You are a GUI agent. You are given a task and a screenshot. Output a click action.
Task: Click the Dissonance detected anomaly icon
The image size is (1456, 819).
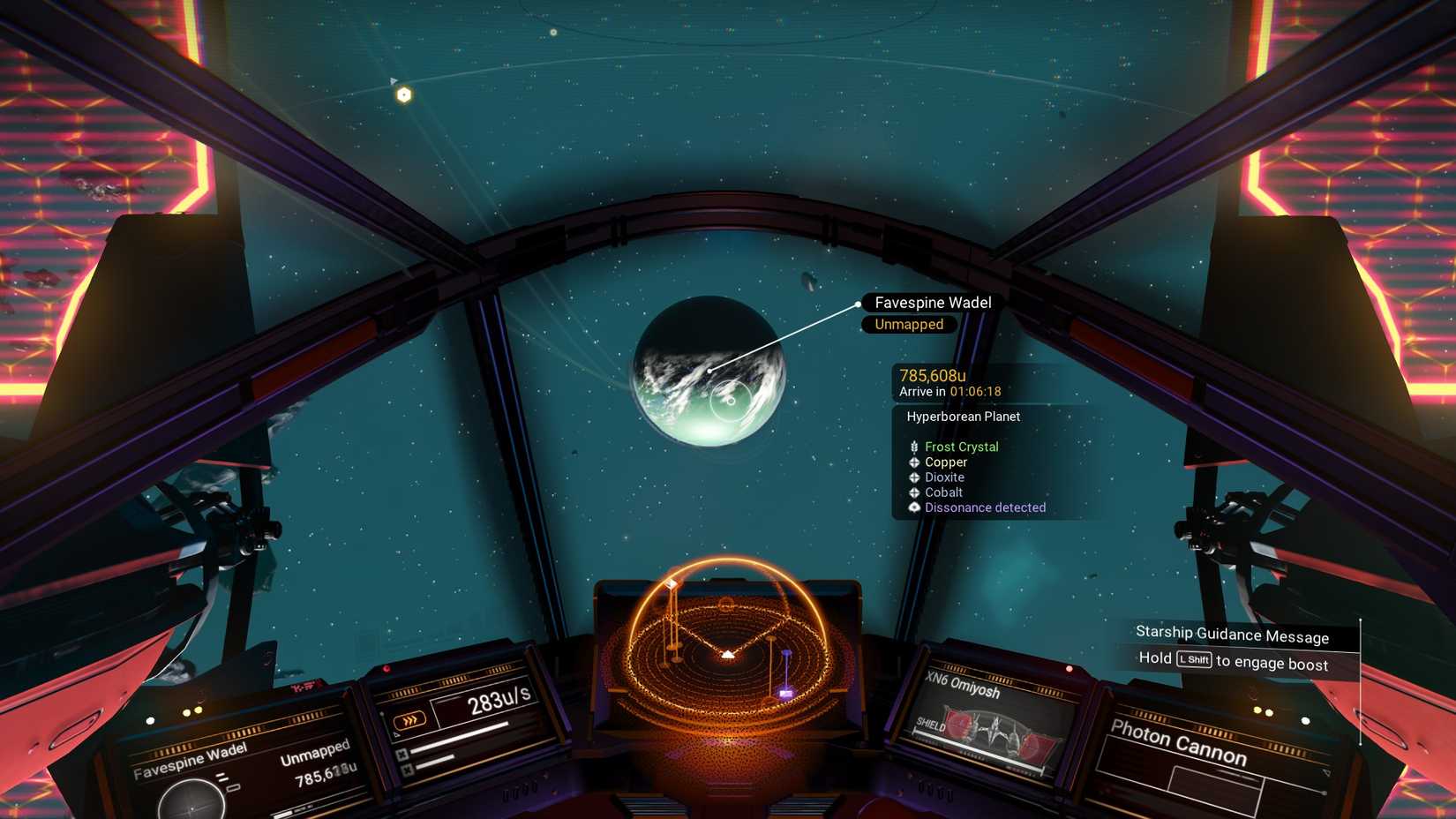coord(914,507)
